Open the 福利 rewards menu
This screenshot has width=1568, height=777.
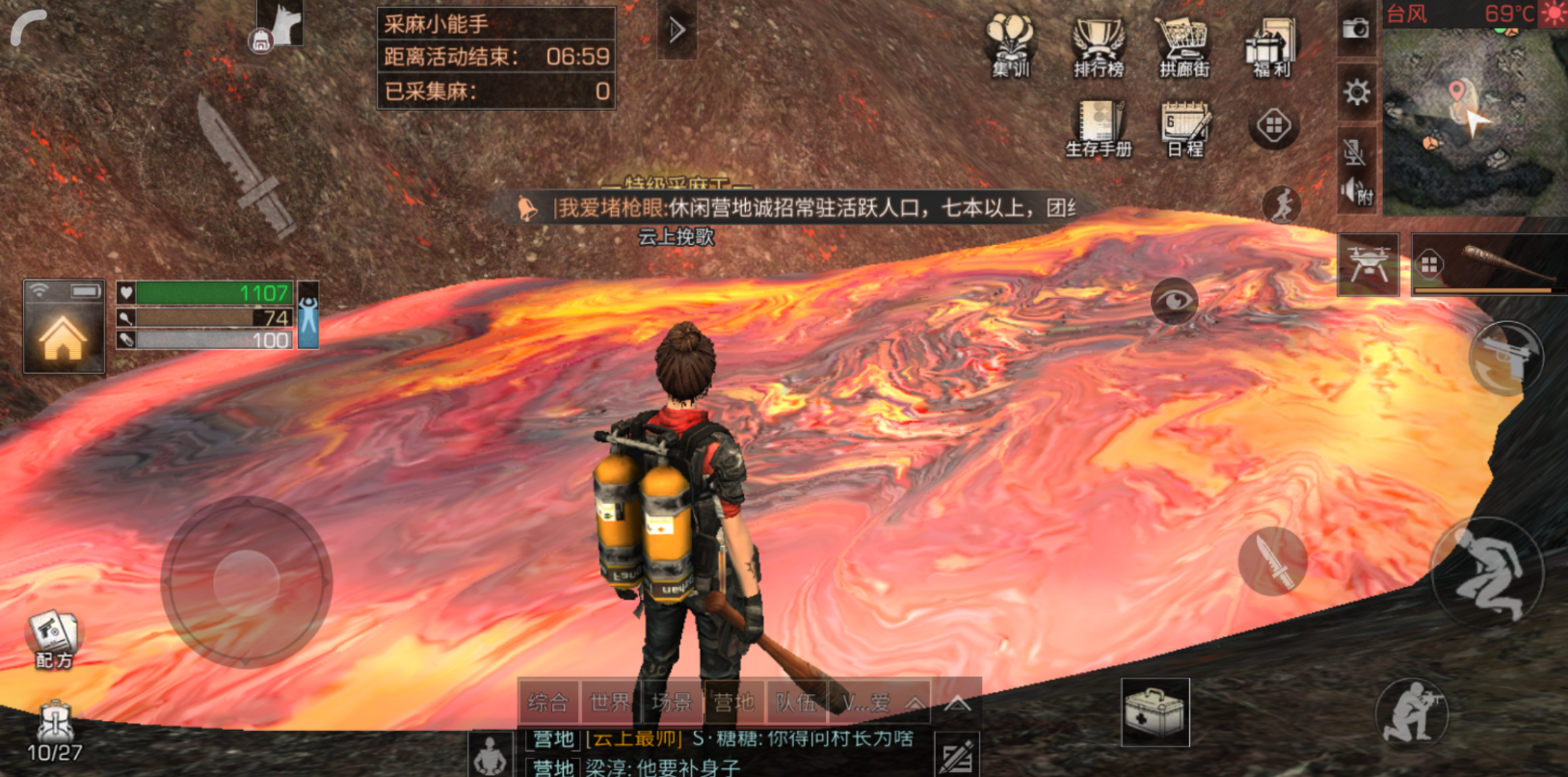(1271, 45)
